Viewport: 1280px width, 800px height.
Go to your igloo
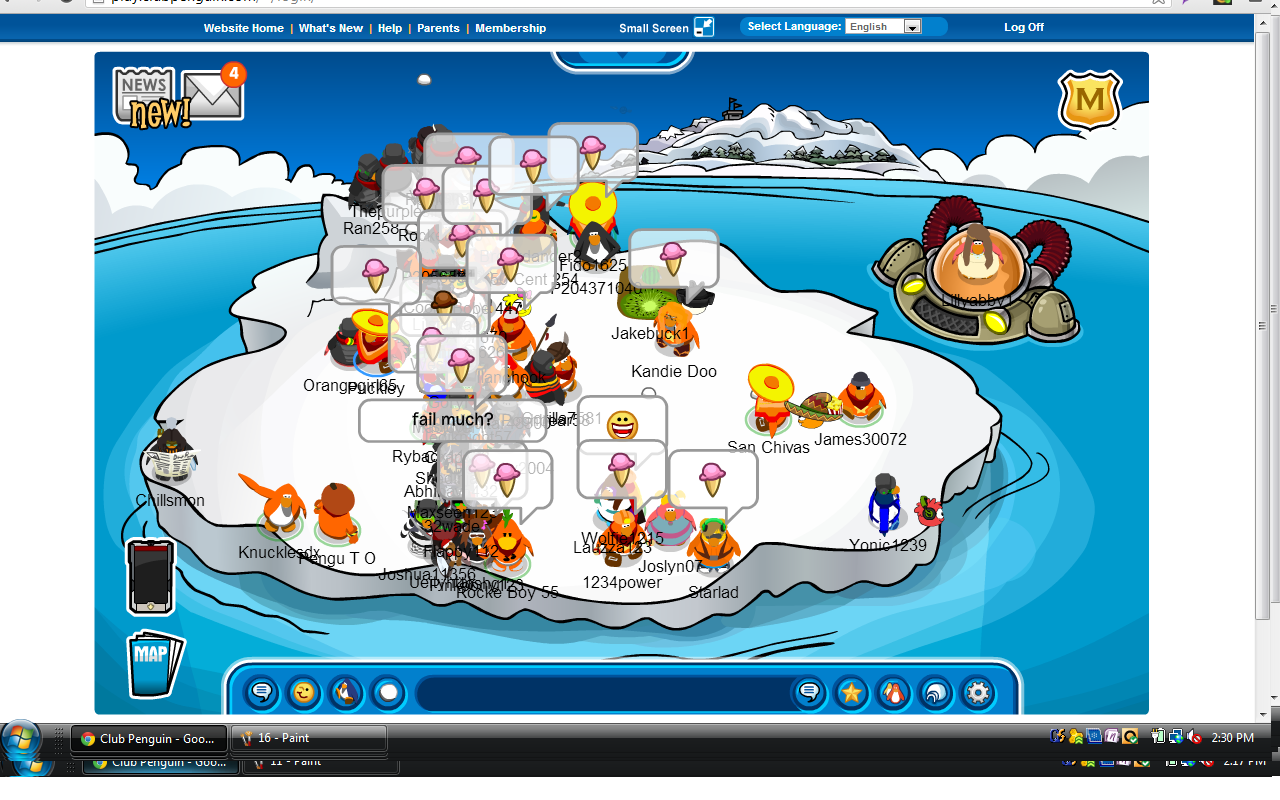[x=935, y=692]
